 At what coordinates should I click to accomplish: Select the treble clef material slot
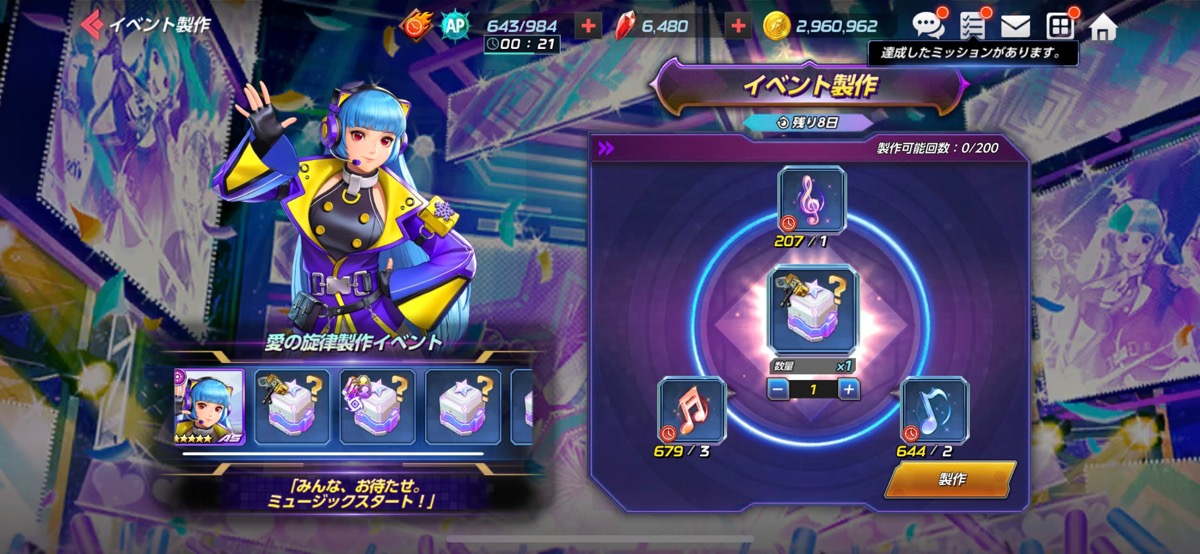point(811,200)
